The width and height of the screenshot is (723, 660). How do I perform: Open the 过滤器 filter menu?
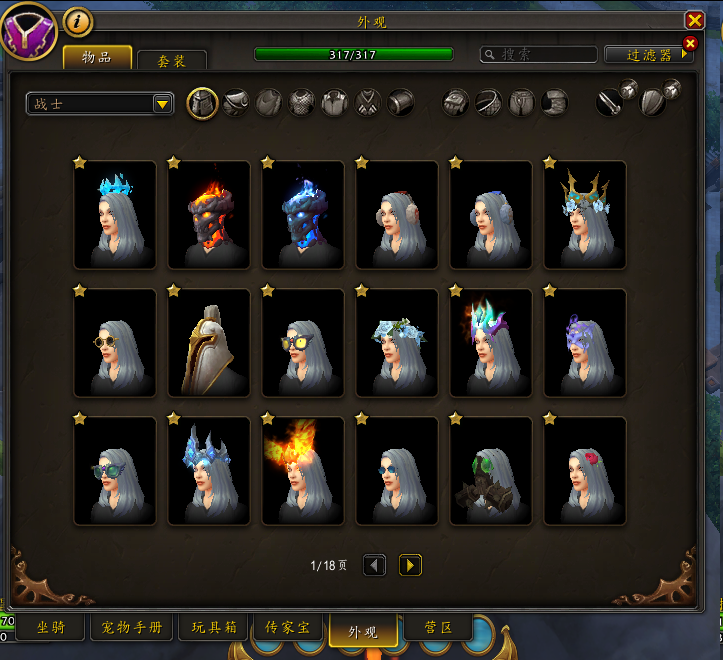pos(649,55)
